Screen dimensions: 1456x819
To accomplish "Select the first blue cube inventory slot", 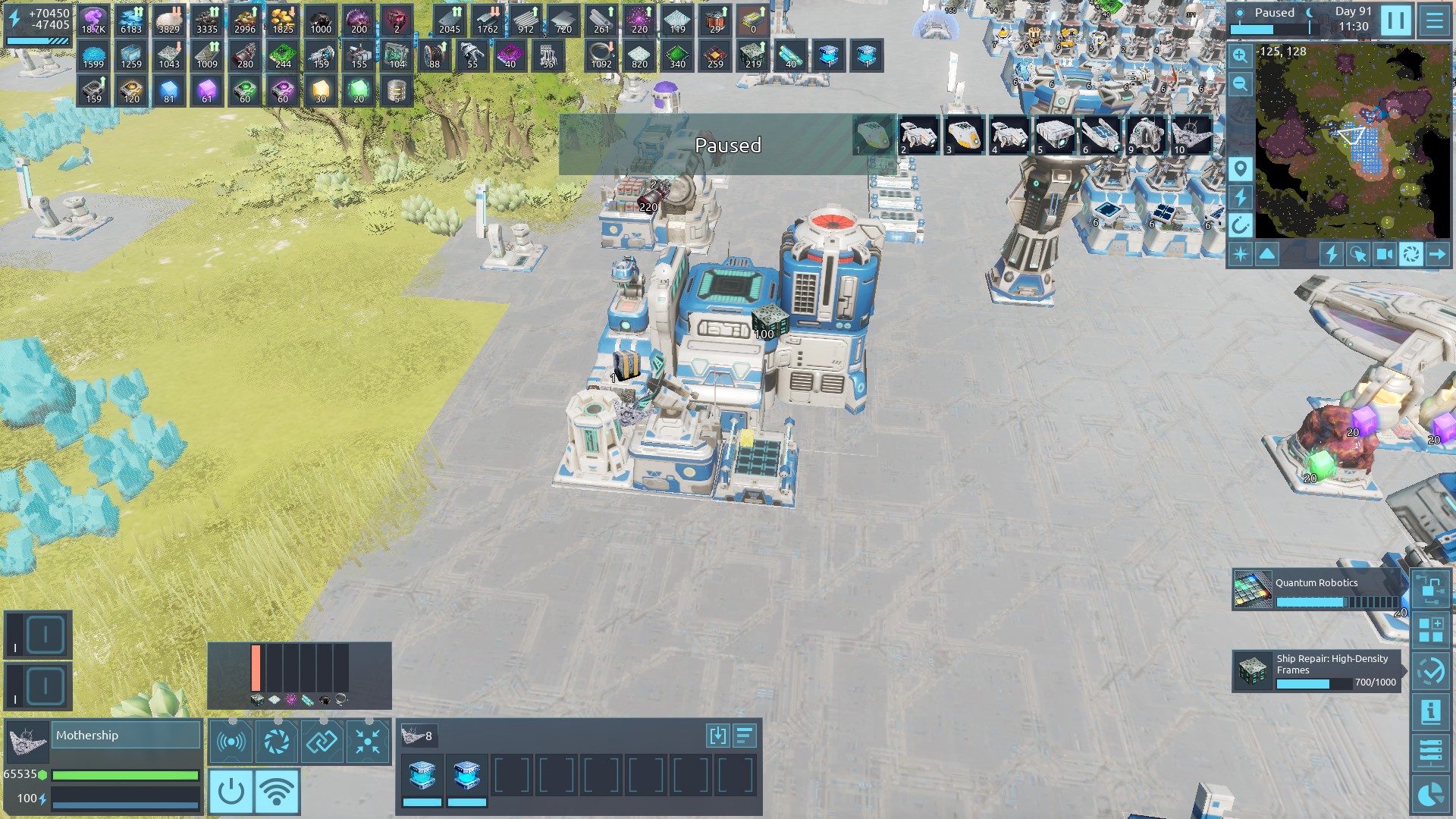I will (422, 777).
